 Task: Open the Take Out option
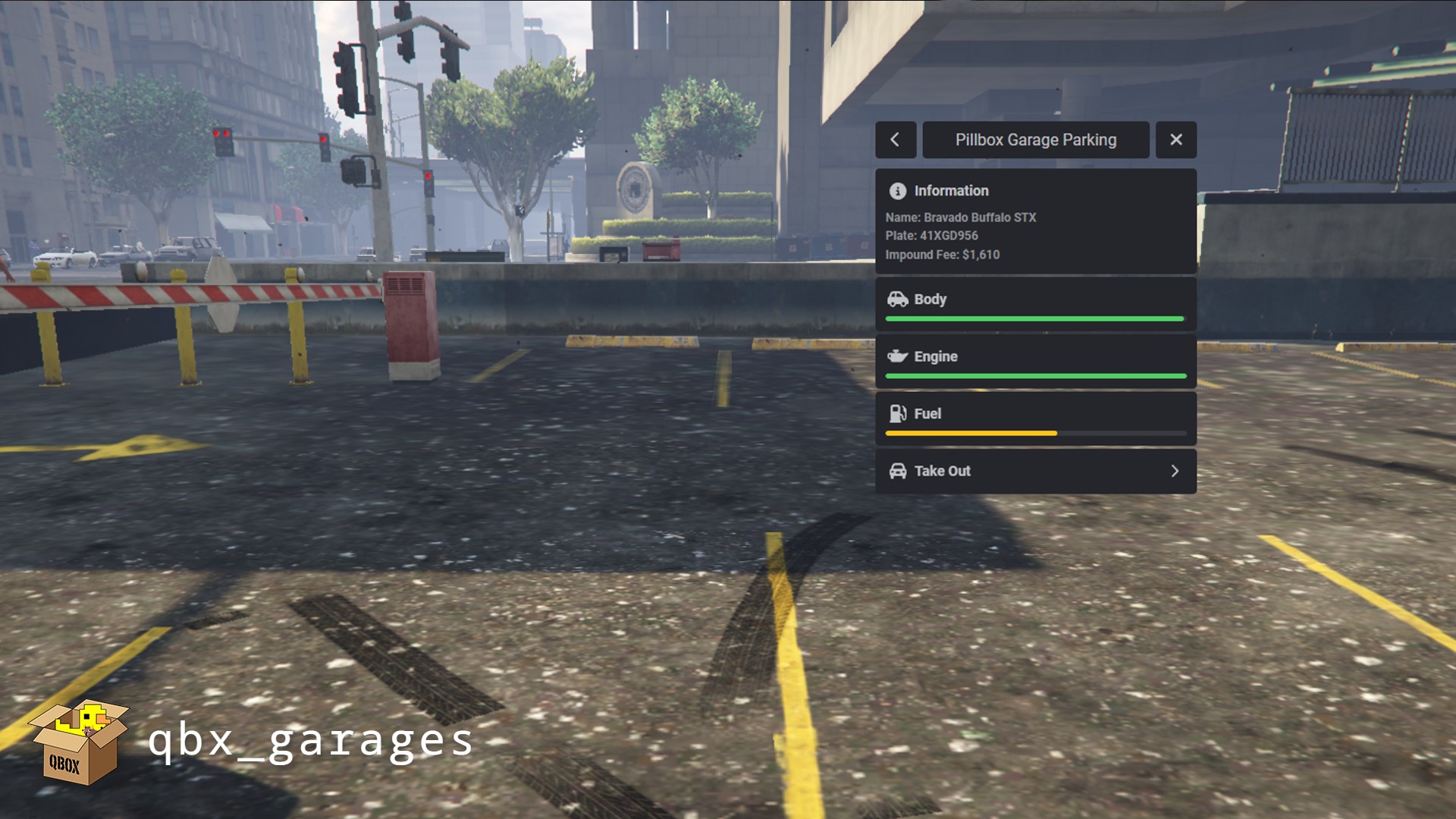click(x=1035, y=471)
